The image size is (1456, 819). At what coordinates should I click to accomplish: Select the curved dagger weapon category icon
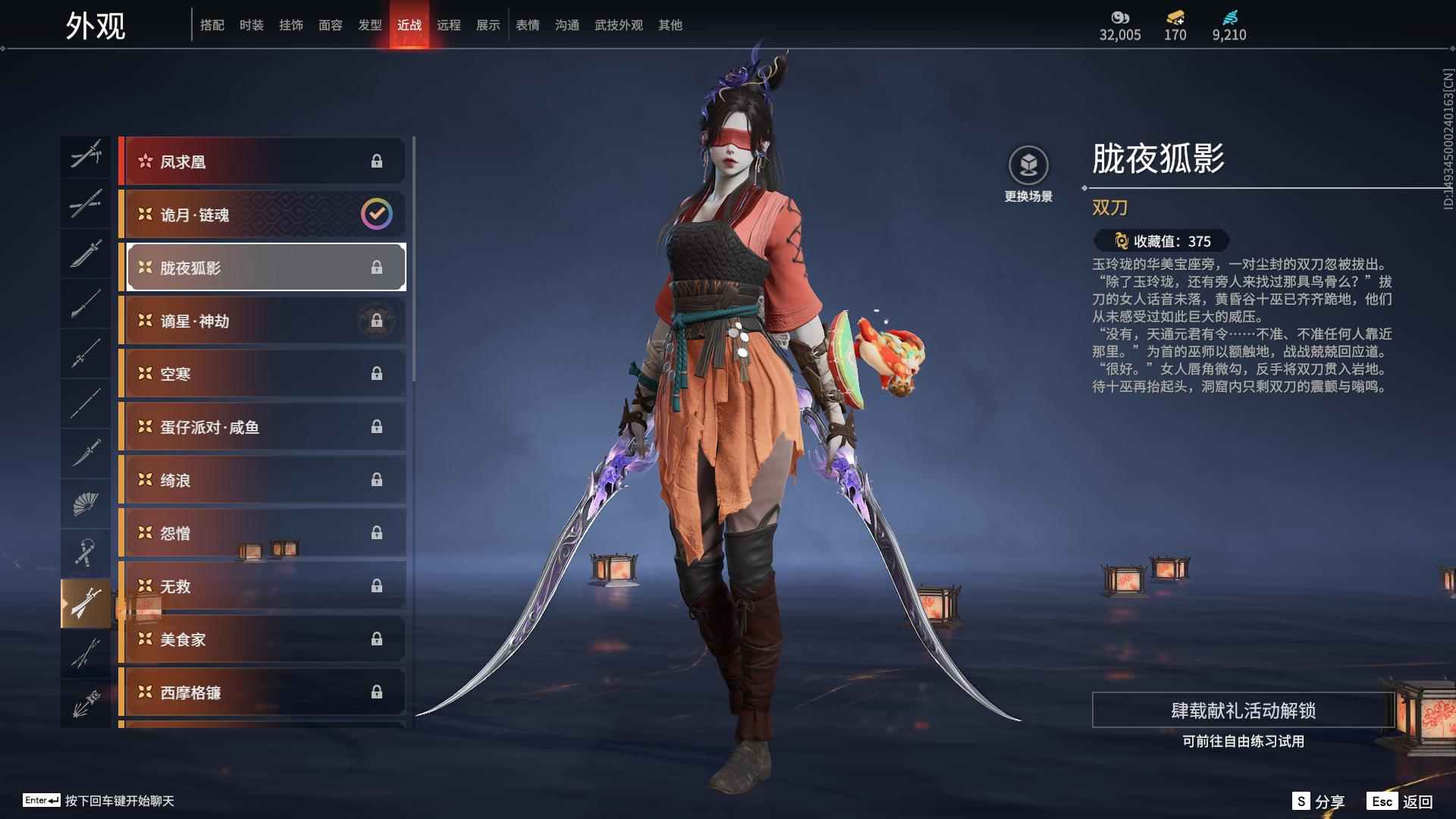pyautogui.click(x=86, y=453)
